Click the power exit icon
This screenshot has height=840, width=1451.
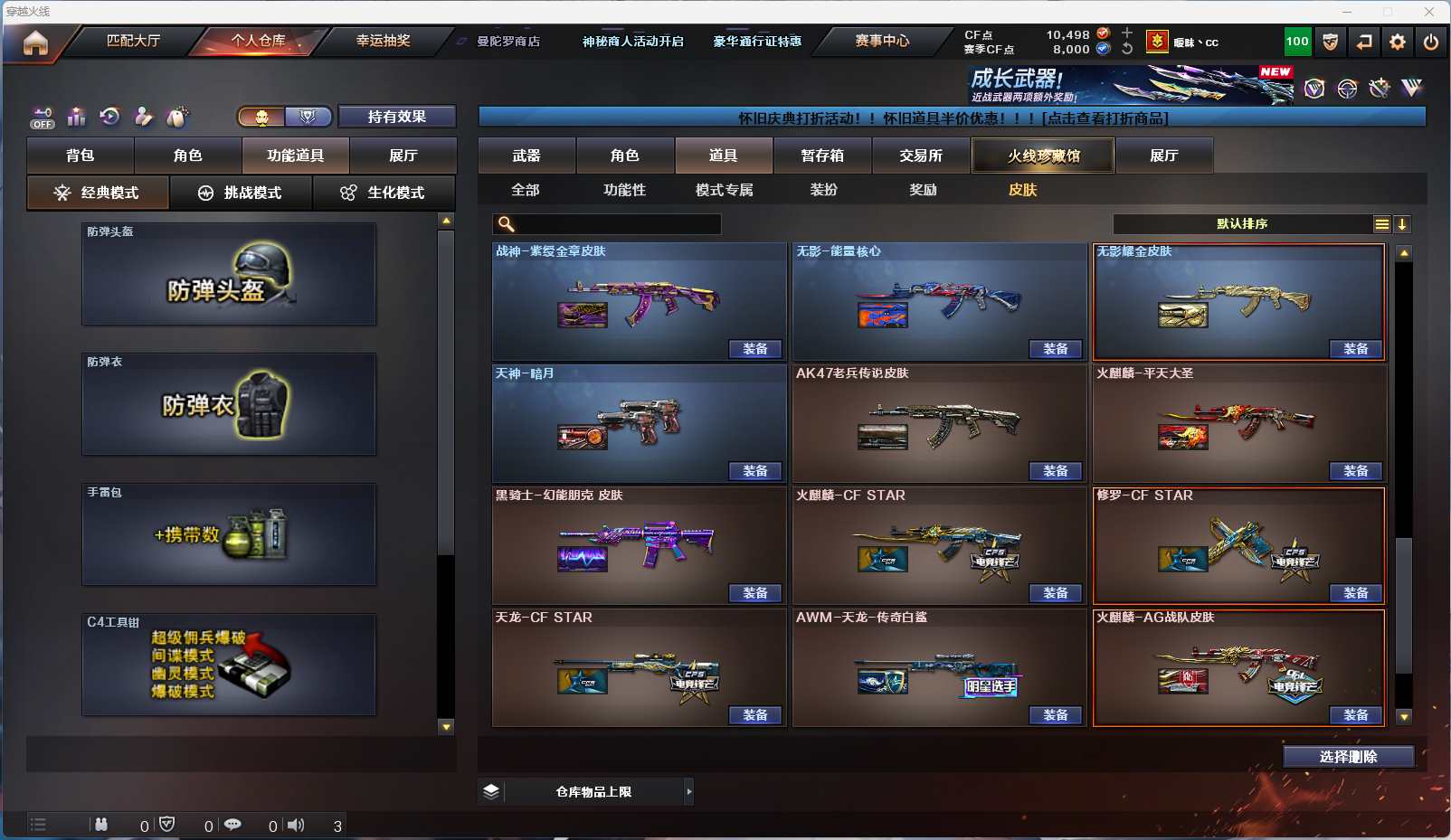pyautogui.click(x=1430, y=42)
